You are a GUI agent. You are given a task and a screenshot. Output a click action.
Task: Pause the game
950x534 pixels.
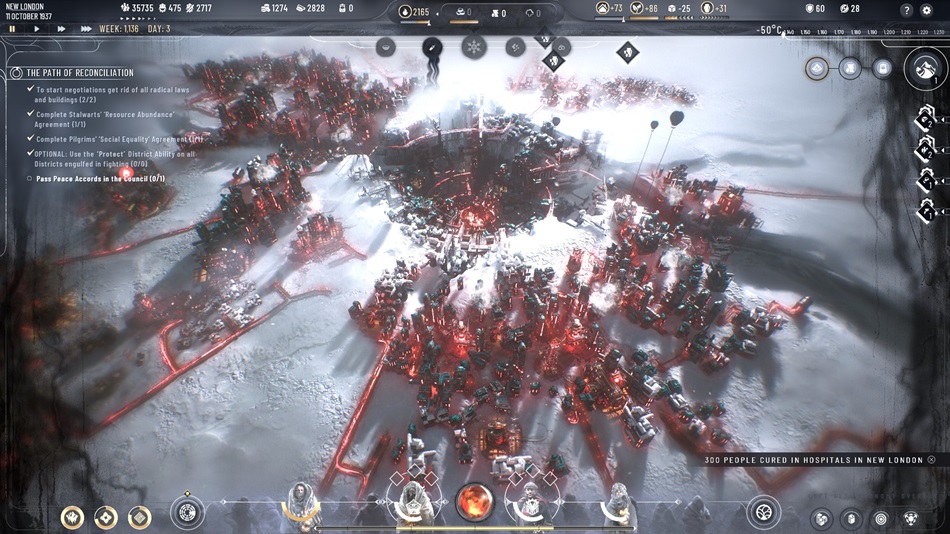[x=12, y=29]
